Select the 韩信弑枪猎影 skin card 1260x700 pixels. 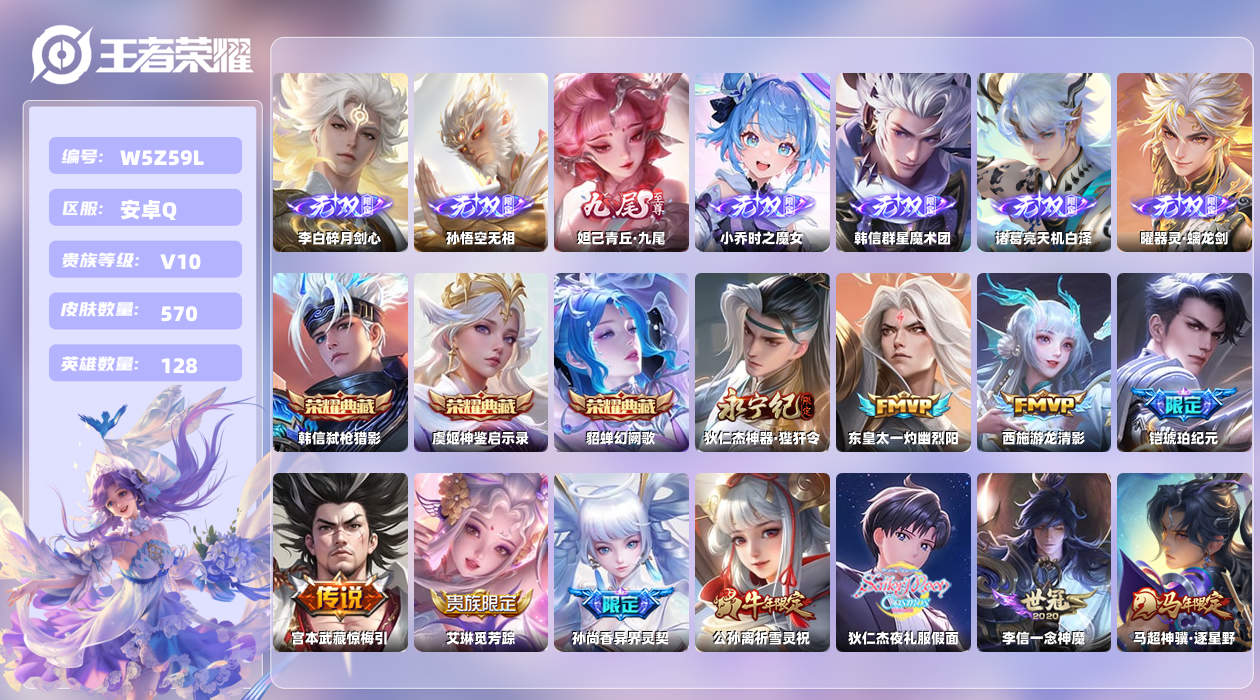tap(340, 362)
